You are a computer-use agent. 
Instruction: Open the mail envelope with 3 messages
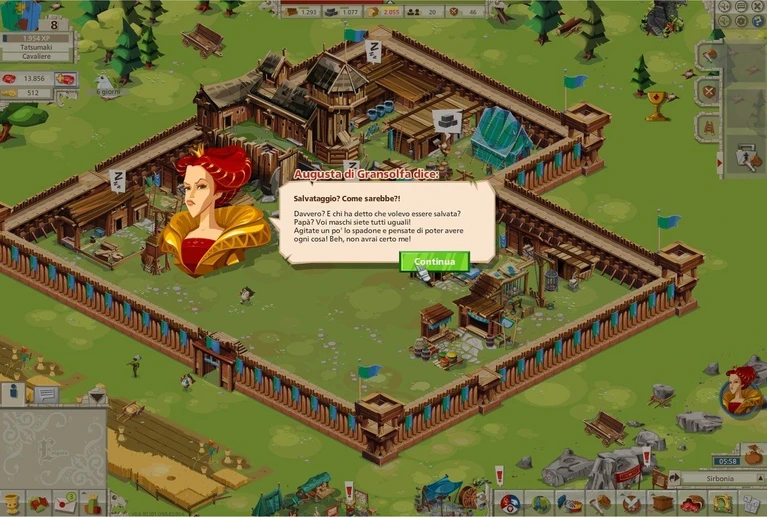pyautogui.click(x=65, y=503)
